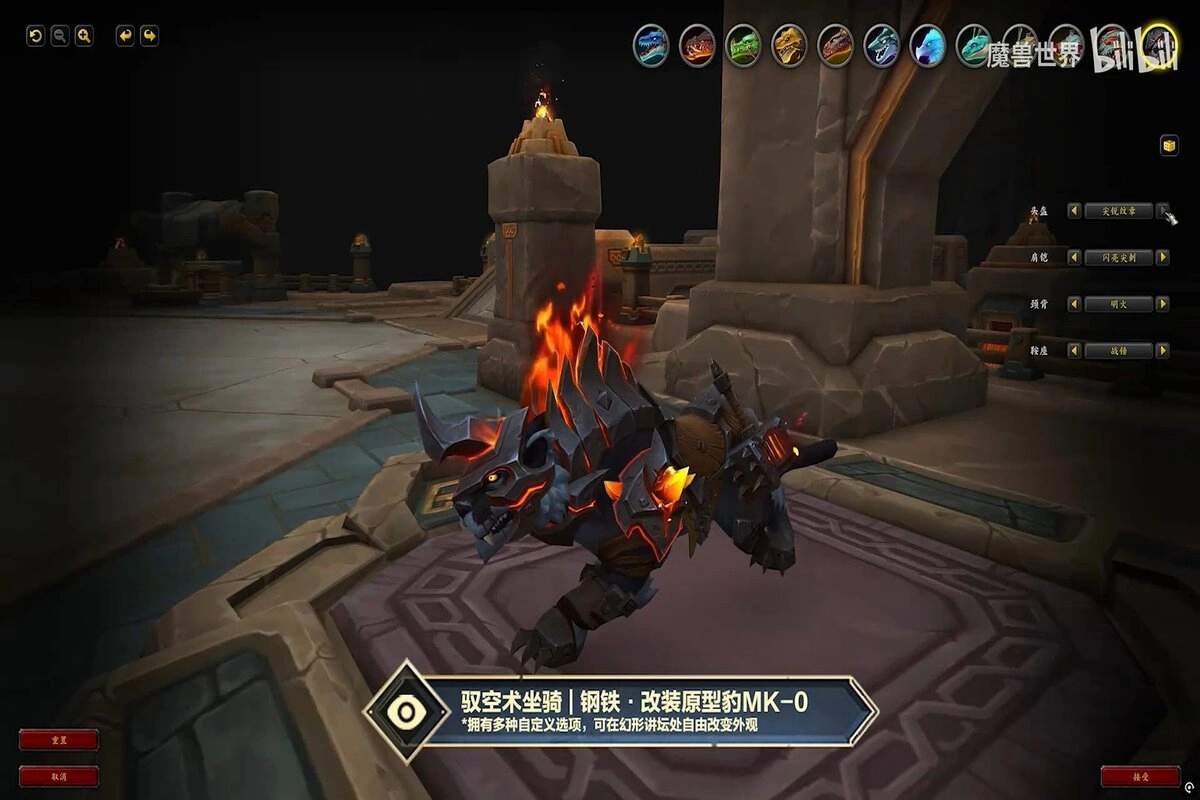Image resolution: width=1200 pixels, height=800 pixels.
Task: Pick the yellow dragon head portrait
Action: pyautogui.click(x=789, y=45)
